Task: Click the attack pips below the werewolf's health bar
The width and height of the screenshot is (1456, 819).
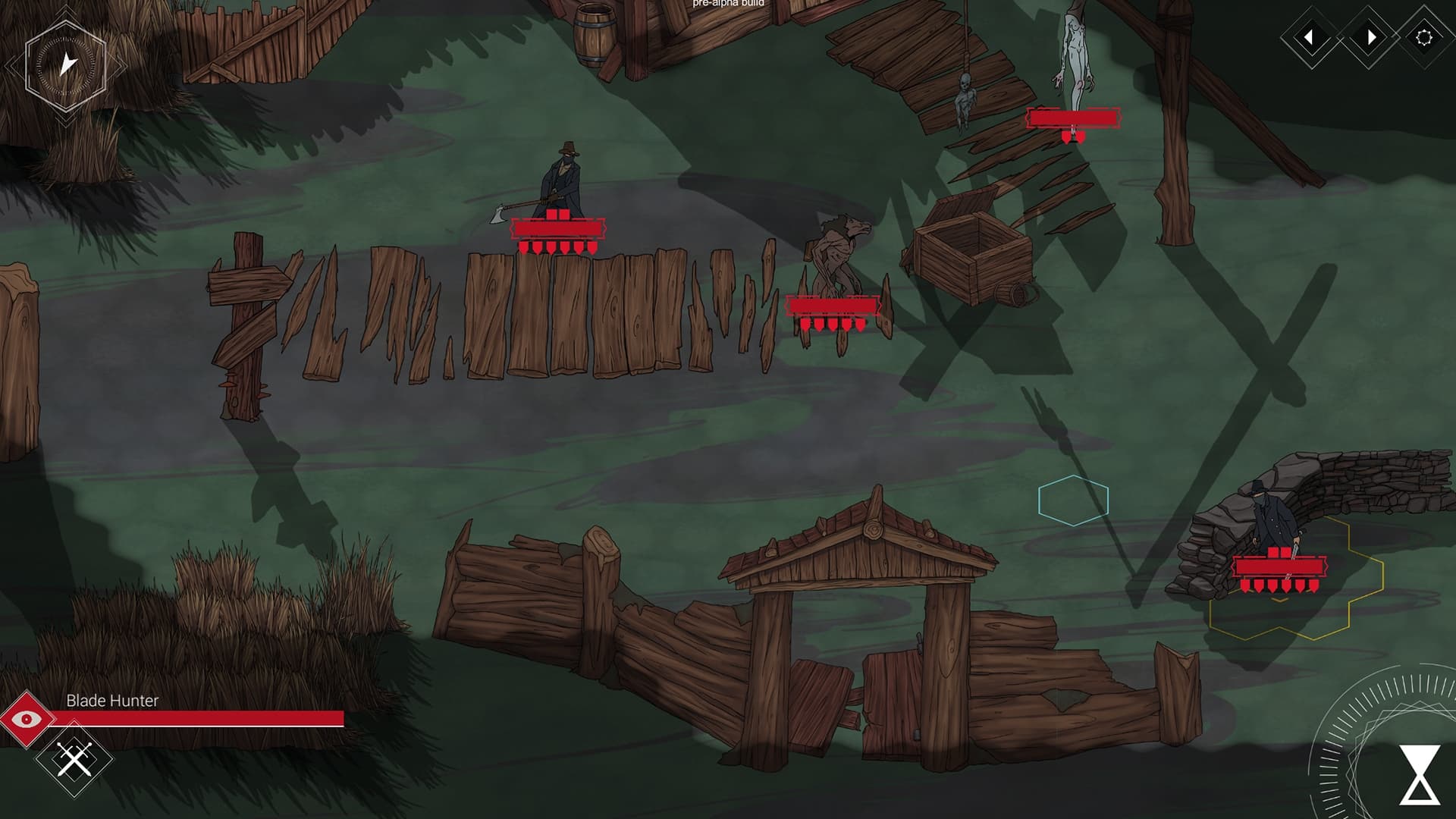Action: tap(833, 323)
